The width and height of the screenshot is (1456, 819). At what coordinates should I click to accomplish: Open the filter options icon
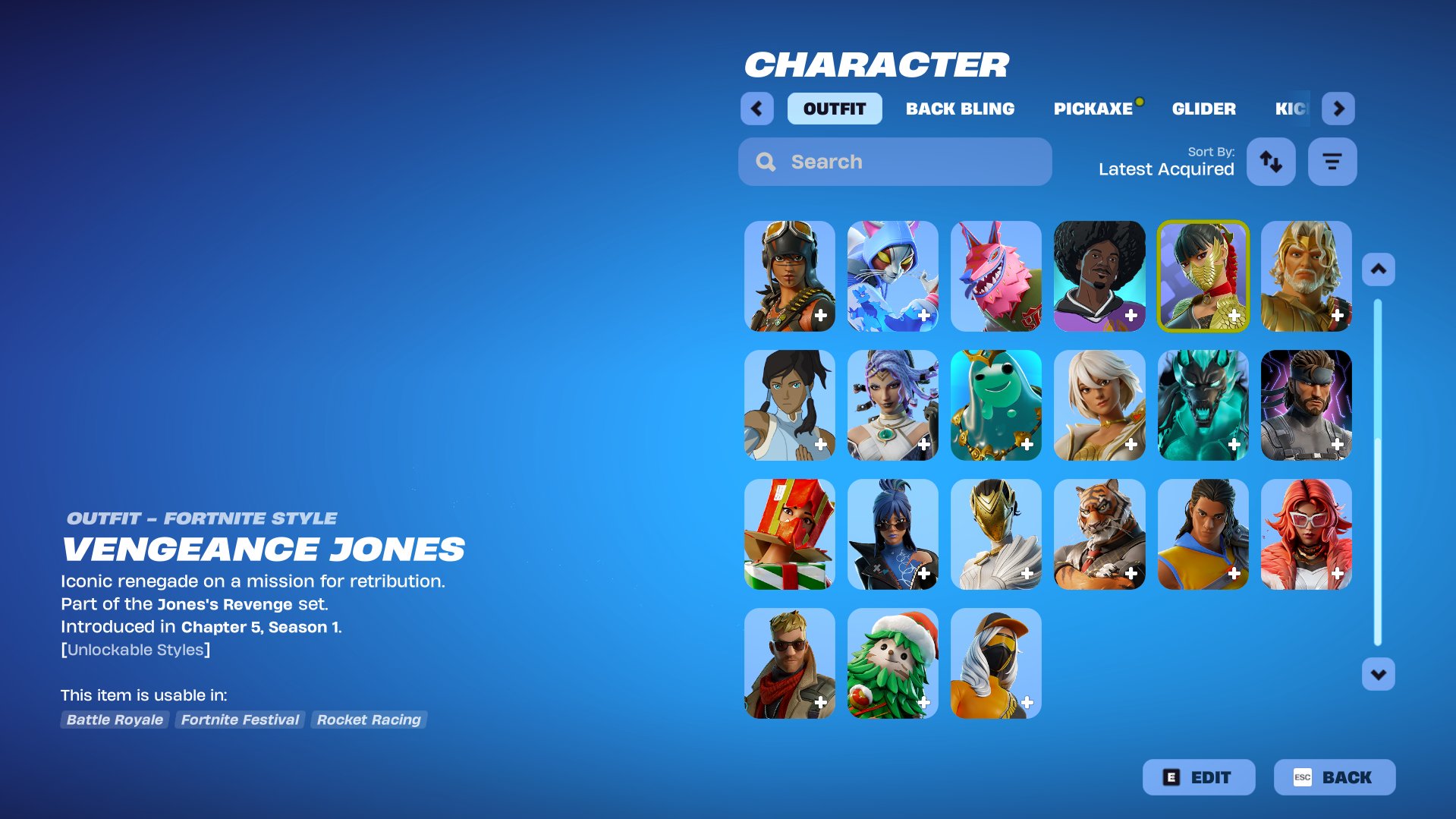point(1332,161)
